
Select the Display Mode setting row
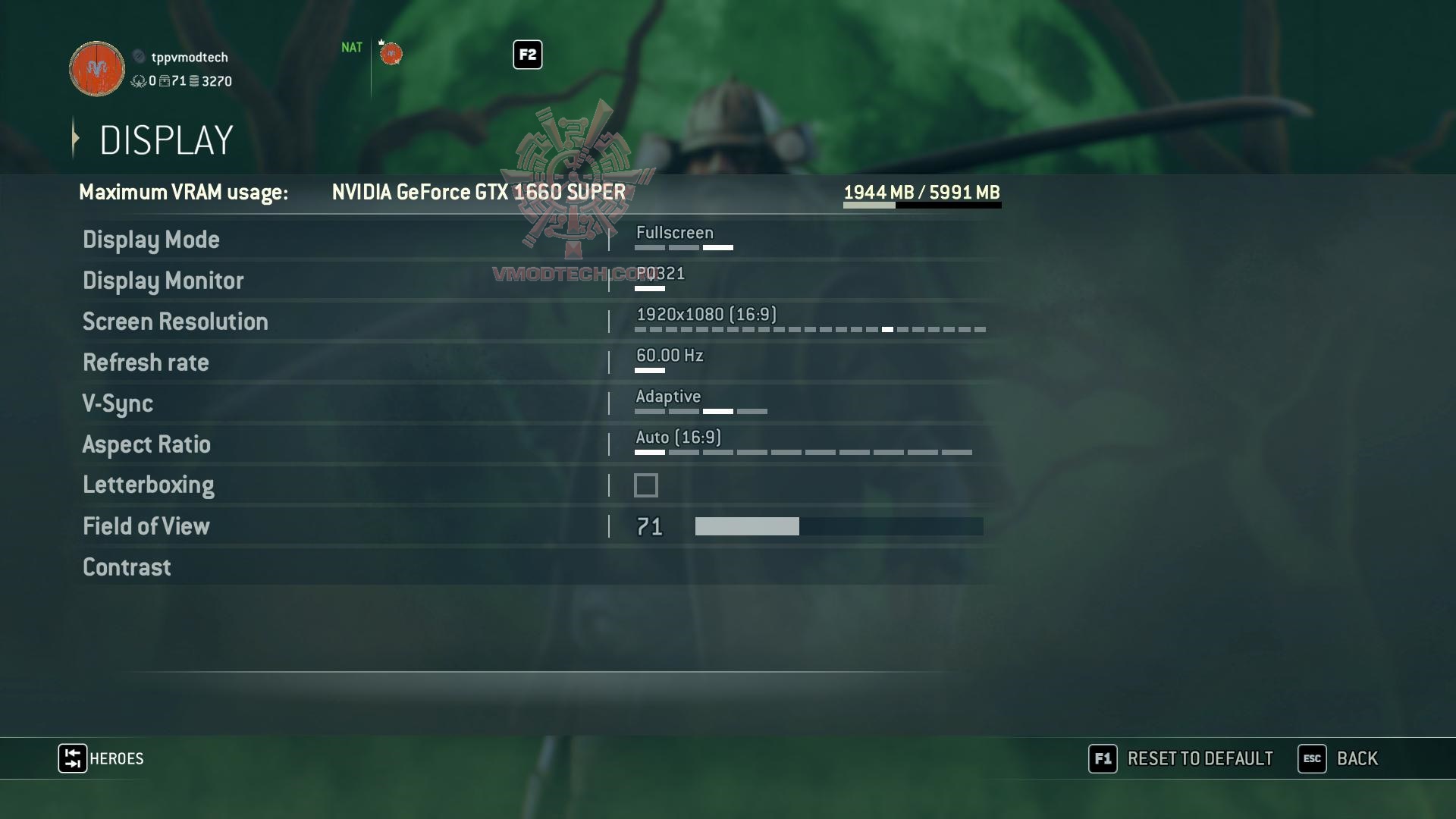tap(151, 240)
